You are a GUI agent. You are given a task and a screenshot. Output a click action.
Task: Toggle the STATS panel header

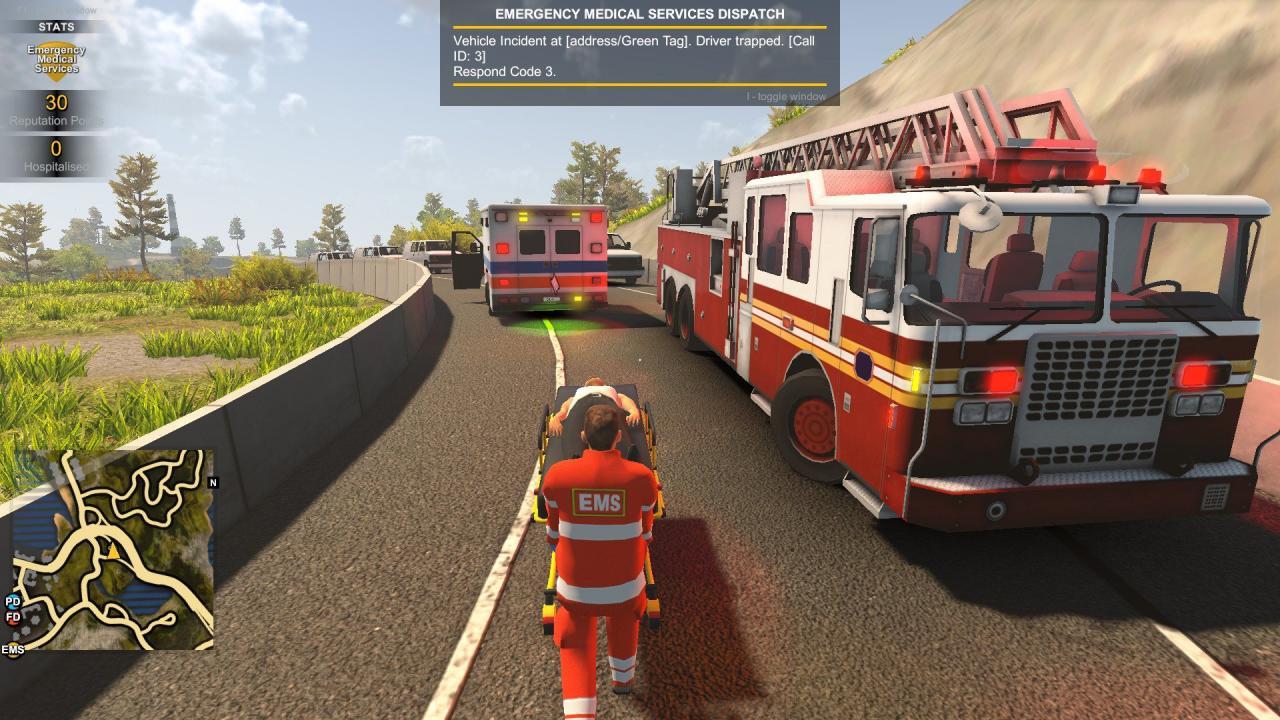[56, 26]
